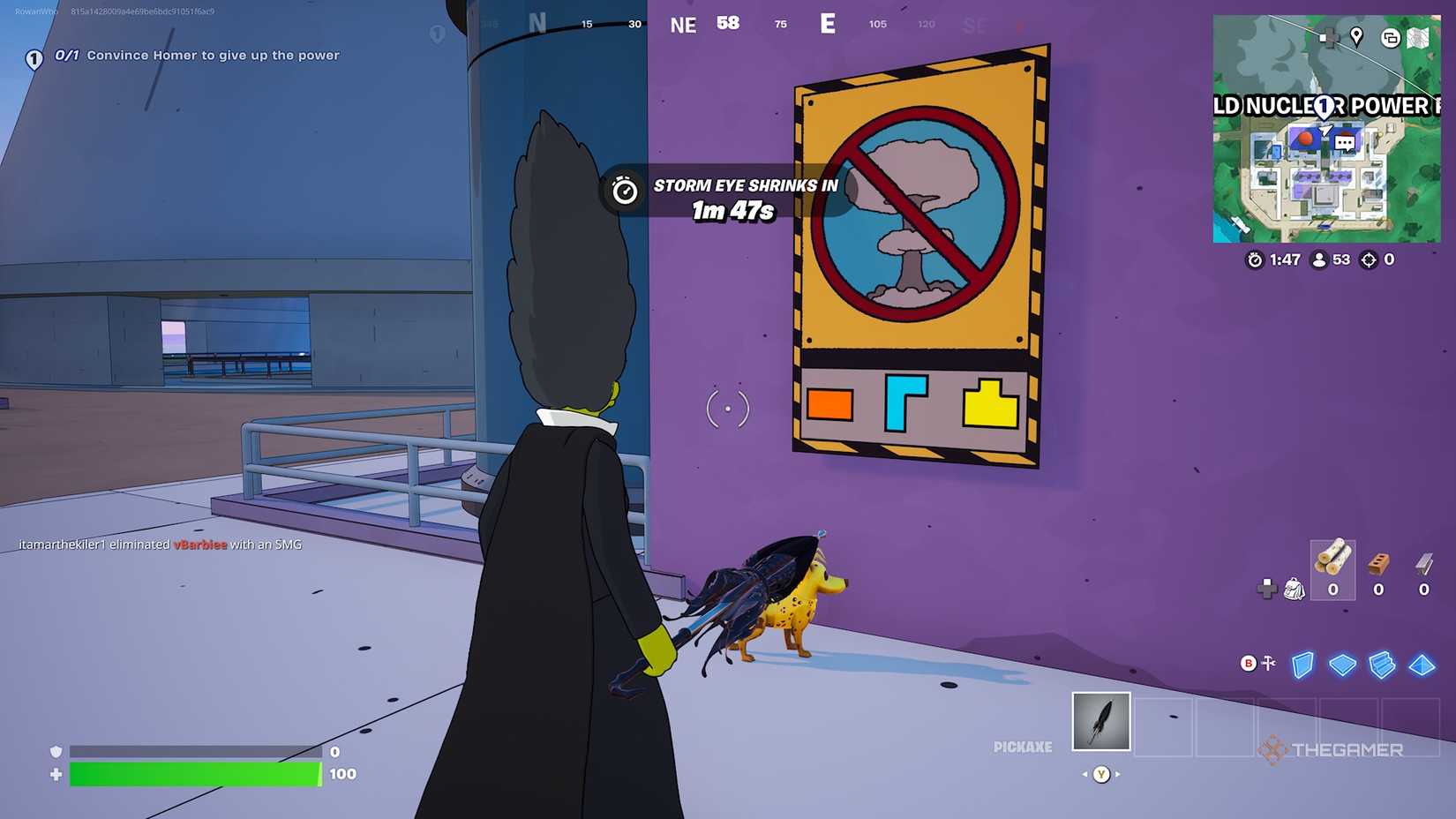The width and height of the screenshot is (1456, 819).
Task: Select the floor build piece icon
Action: point(1342,665)
